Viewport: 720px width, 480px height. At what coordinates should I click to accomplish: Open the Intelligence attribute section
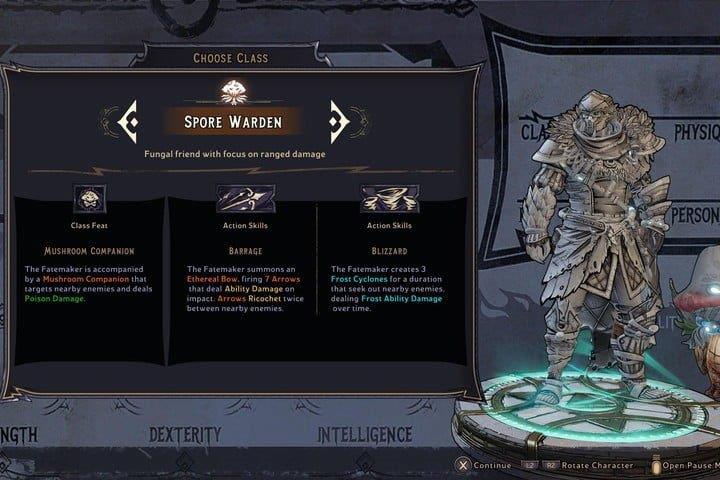point(365,435)
